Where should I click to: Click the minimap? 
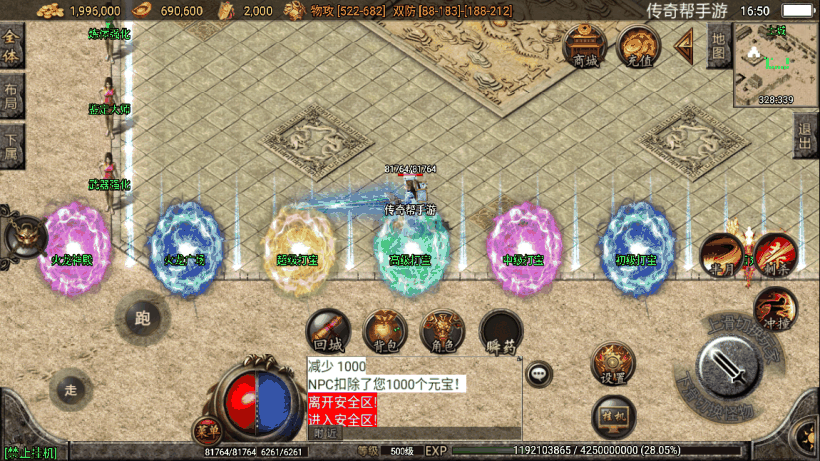coord(776,64)
